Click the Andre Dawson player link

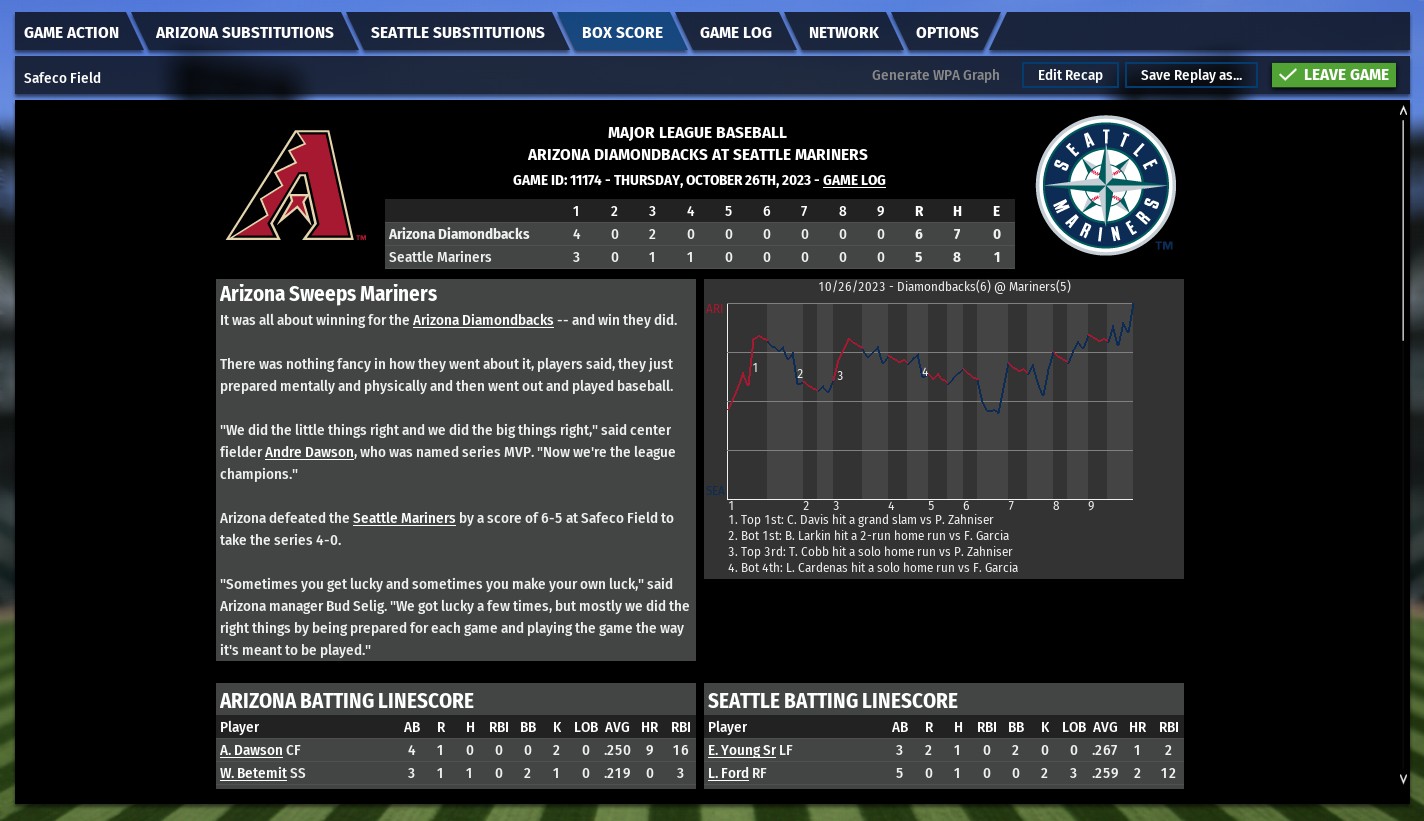pos(309,452)
